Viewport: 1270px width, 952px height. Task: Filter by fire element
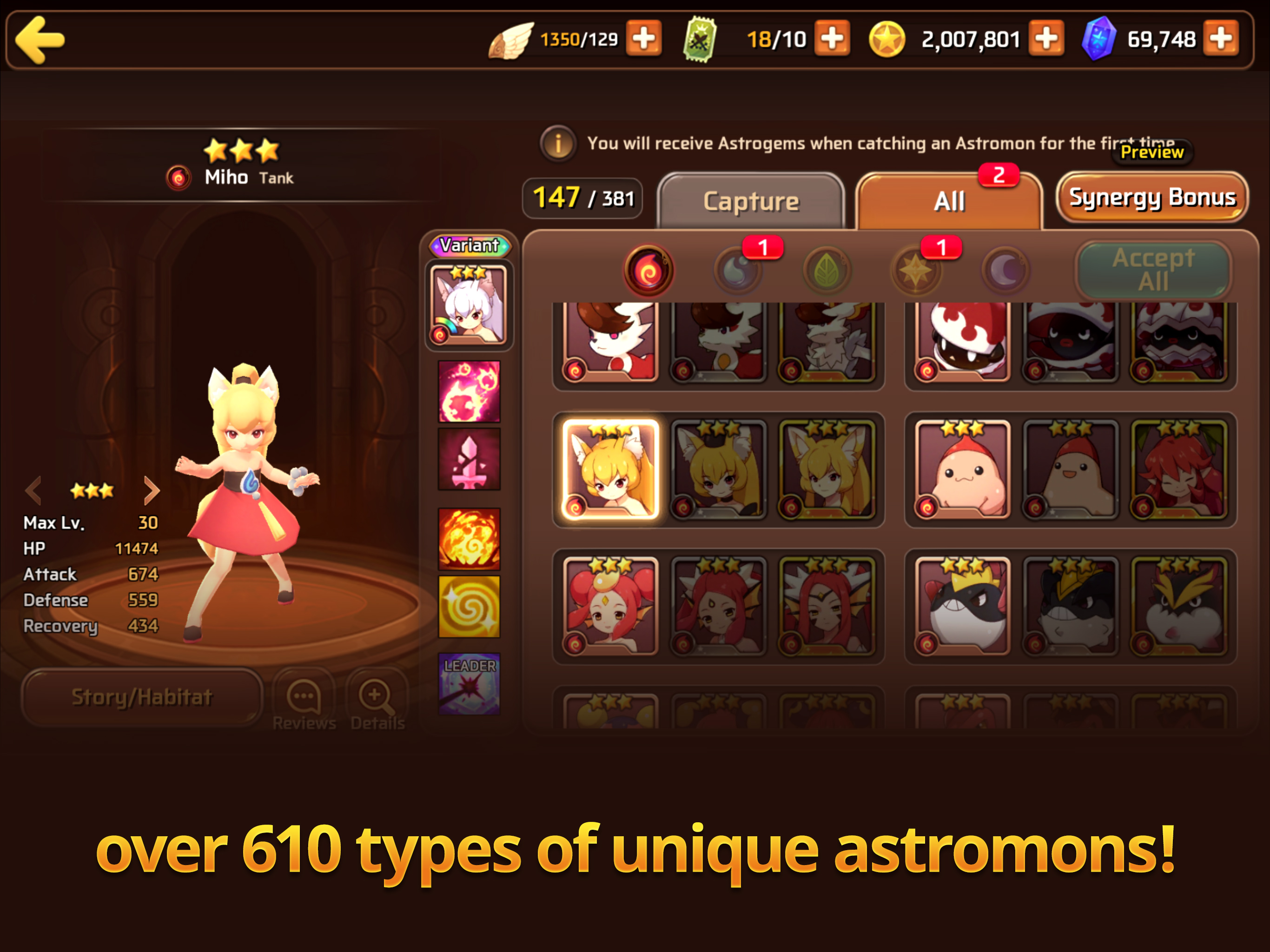tap(649, 271)
